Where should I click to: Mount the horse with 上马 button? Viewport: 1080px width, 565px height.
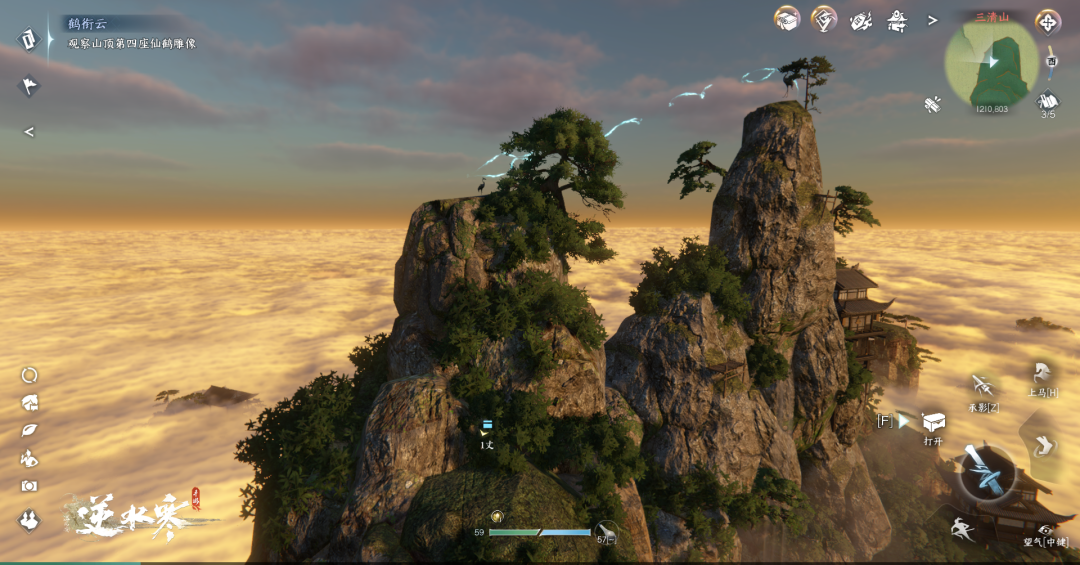(x=1041, y=373)
